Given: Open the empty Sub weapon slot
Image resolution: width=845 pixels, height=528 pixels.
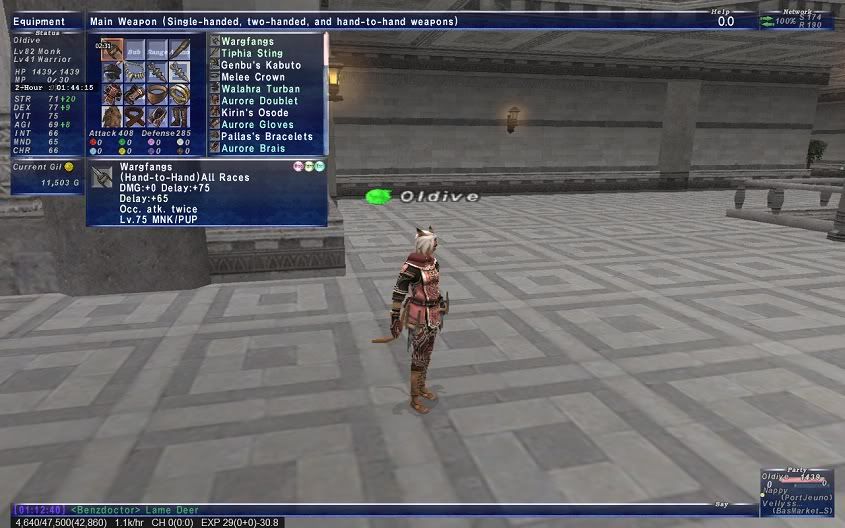Looking at the screenshot, I should pyautogui.click(x=134, y=50).
